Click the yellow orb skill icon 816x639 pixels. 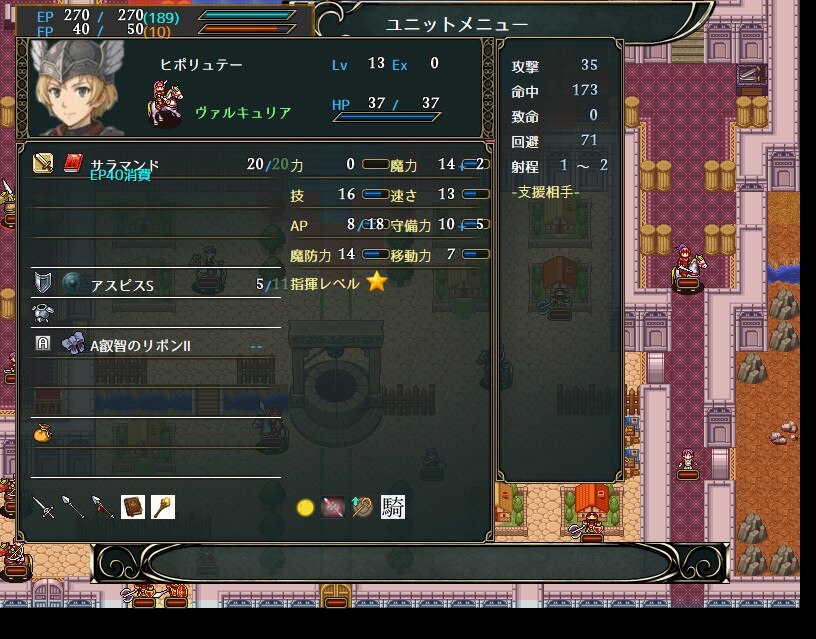coord(306,508)
